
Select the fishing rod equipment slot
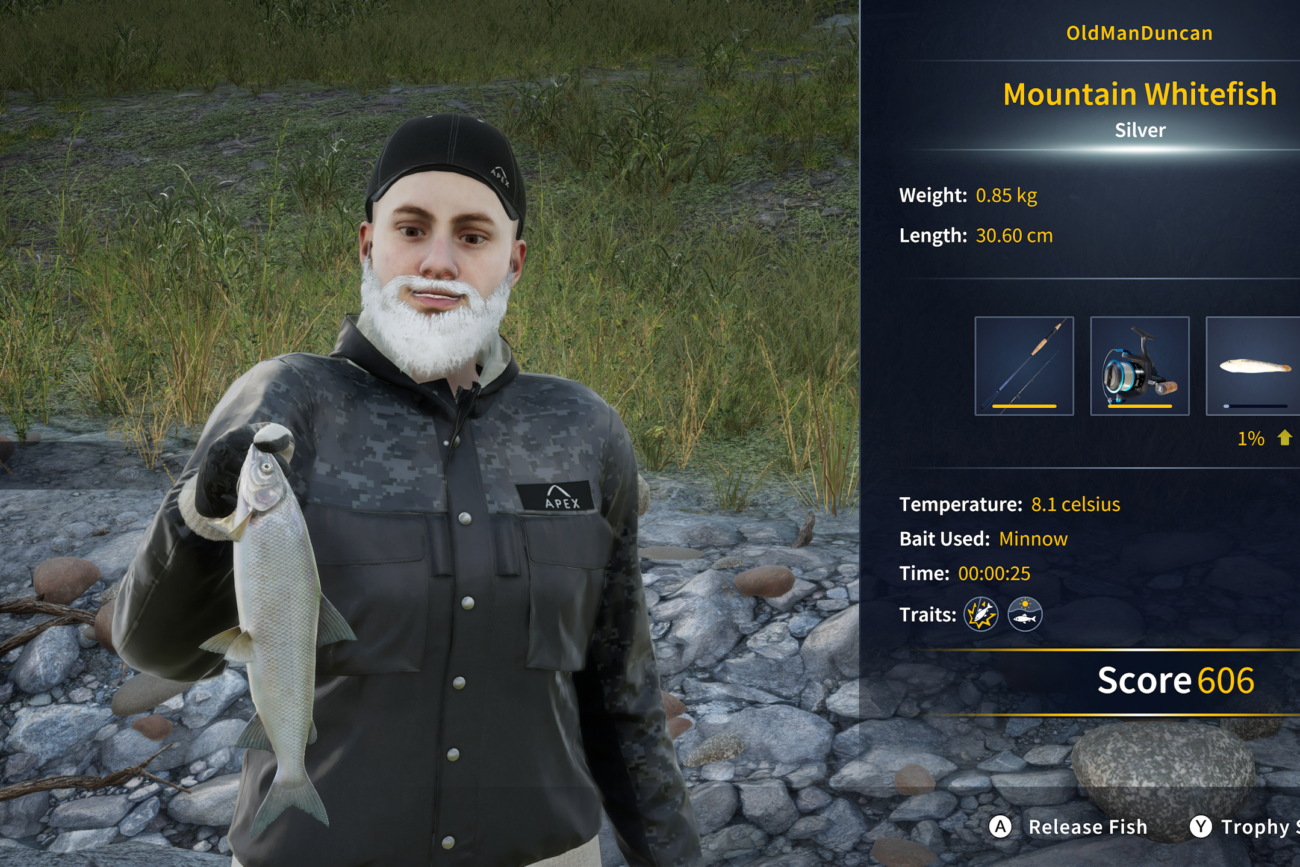1024,366
